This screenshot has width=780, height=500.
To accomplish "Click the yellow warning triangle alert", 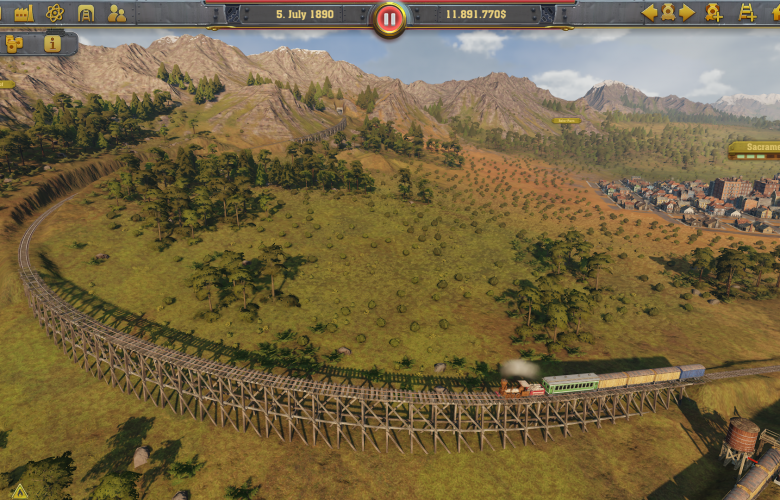I will 19,491.
